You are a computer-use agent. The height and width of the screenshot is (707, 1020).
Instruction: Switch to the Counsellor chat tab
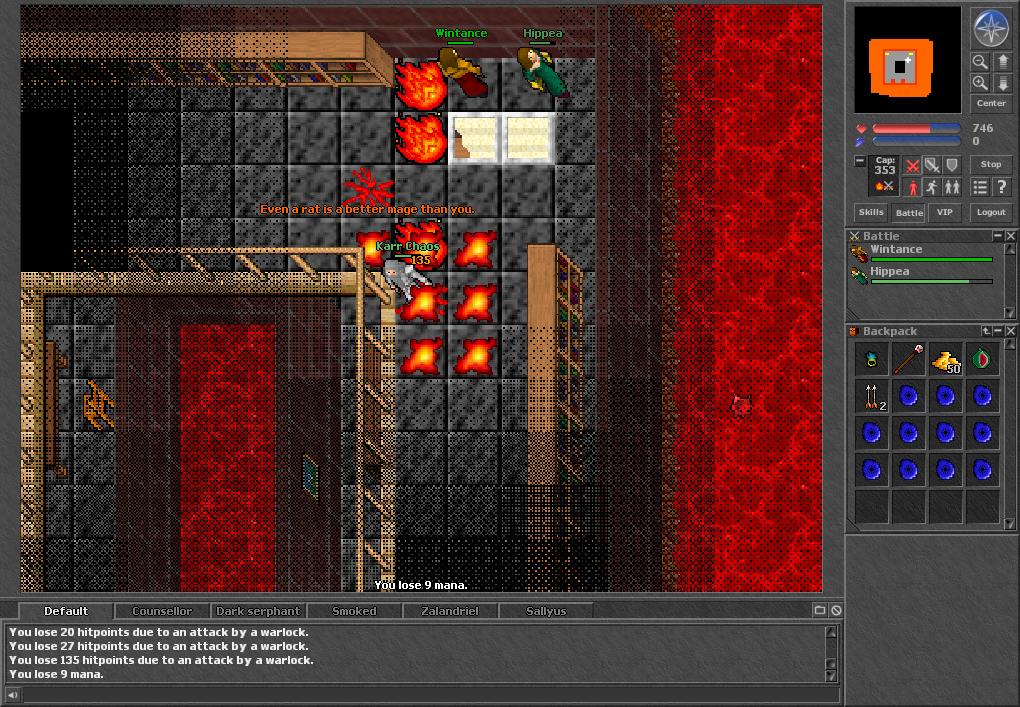coord(162,611)
